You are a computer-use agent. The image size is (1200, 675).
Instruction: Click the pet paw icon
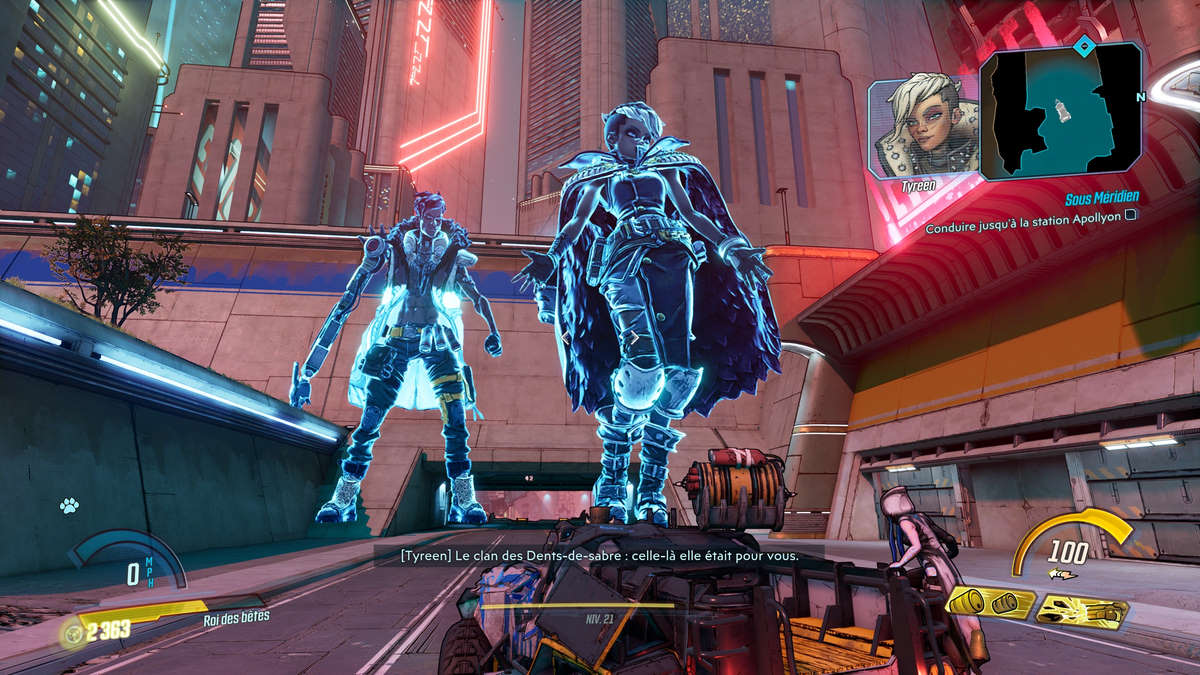tap(69, 506)
